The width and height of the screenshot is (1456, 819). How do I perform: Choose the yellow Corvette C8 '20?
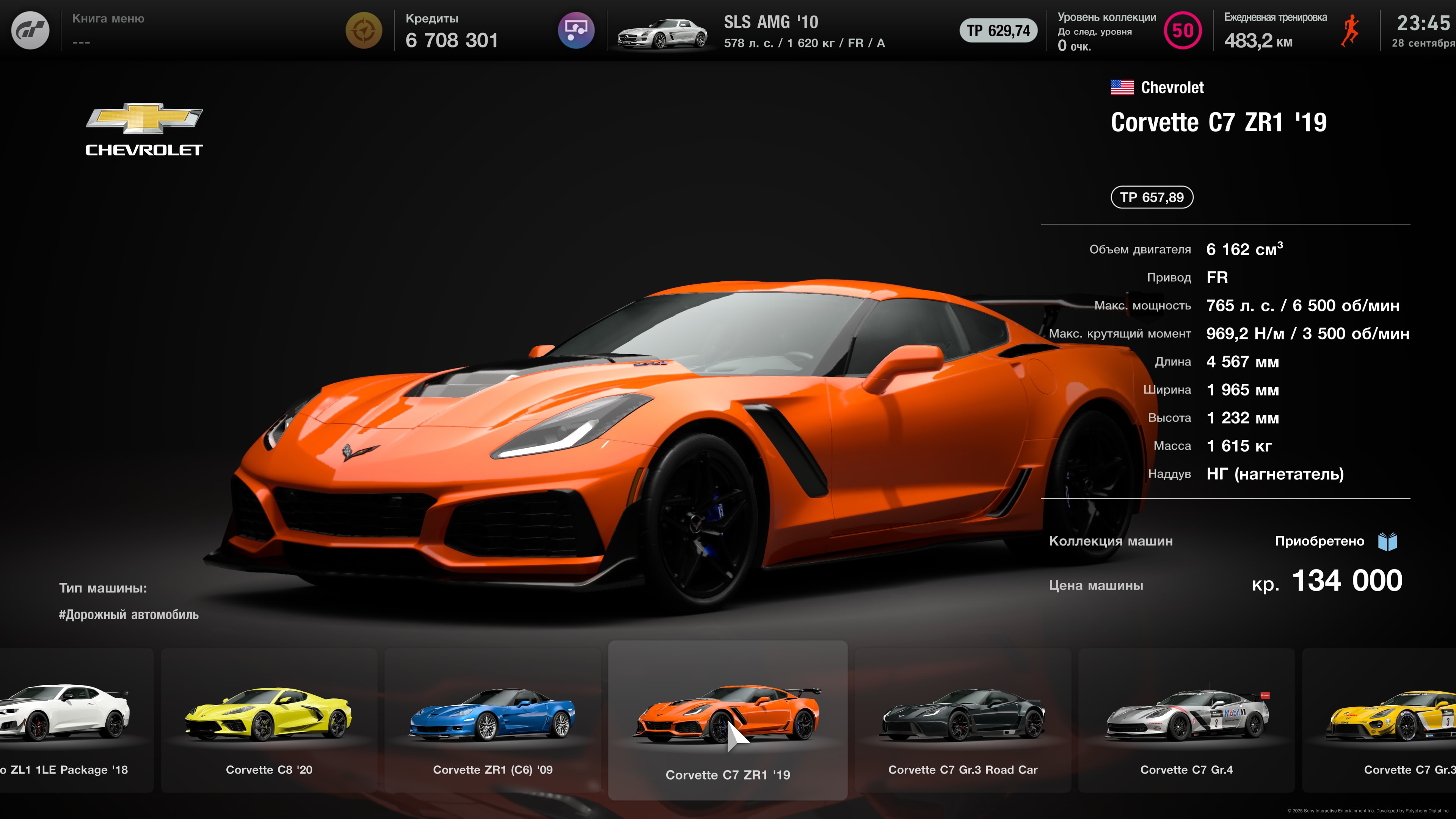269,721
